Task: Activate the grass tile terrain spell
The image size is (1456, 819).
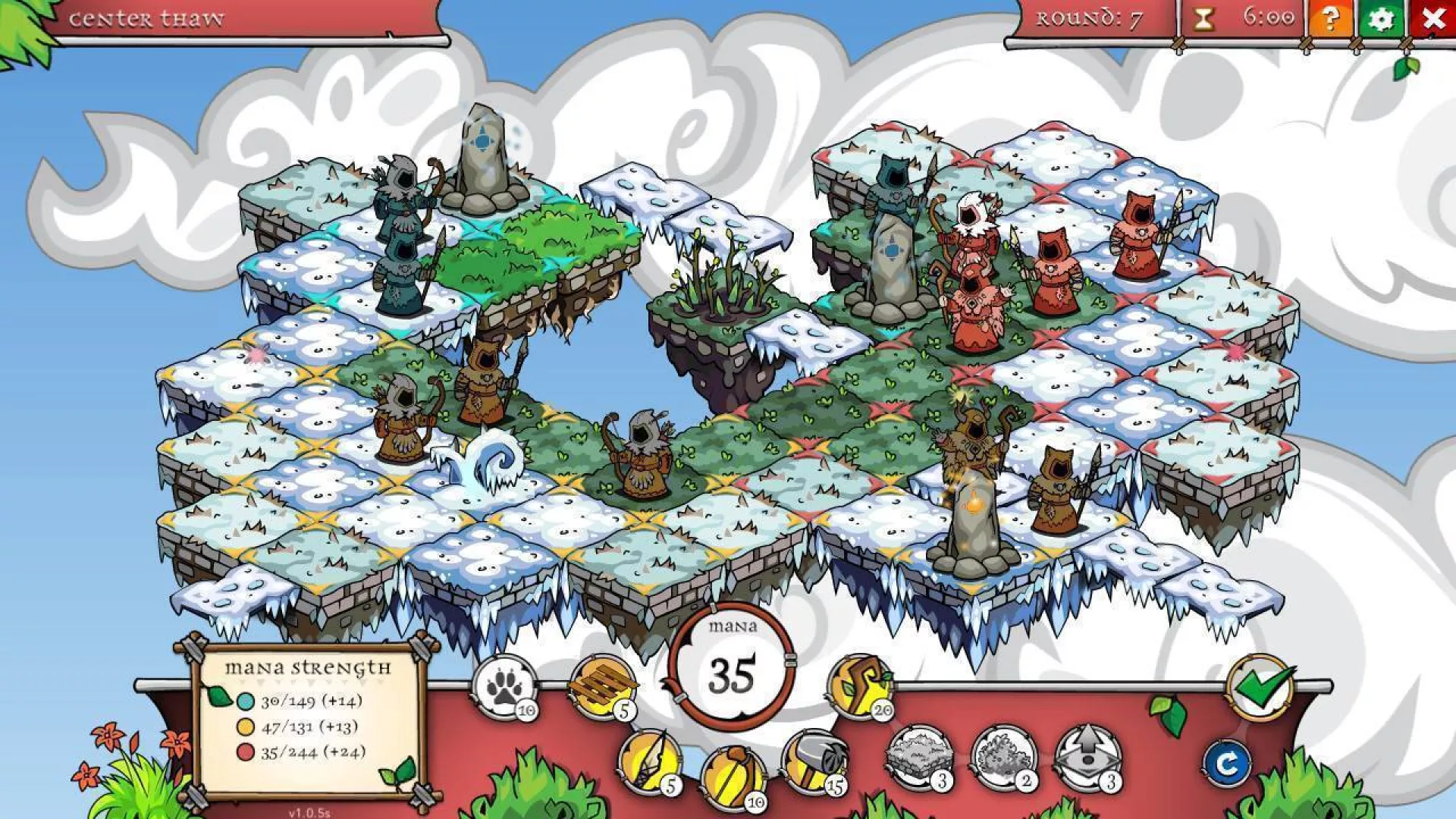Action: [x=918, y=756]
